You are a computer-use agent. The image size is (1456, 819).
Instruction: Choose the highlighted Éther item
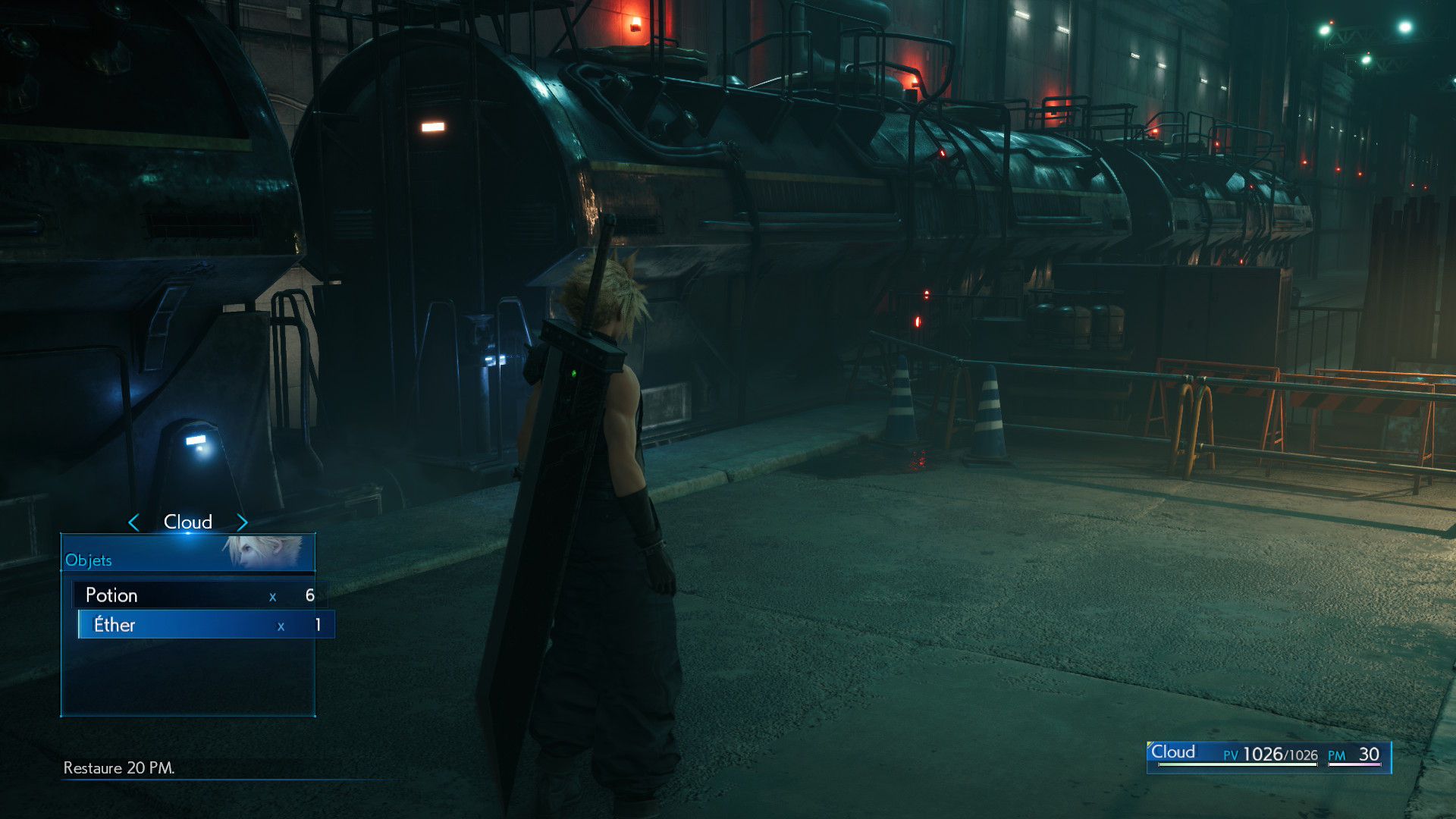pos(205,625)
